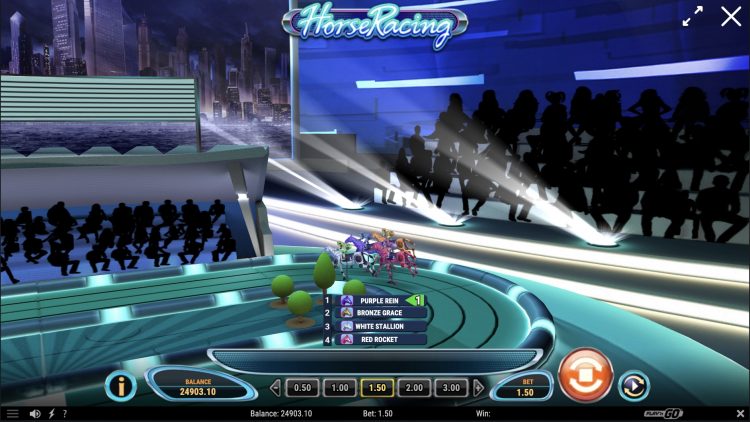Activate the autoplay button
The height and width of the screenshot is (422, 750).
[x=633, y=386]
